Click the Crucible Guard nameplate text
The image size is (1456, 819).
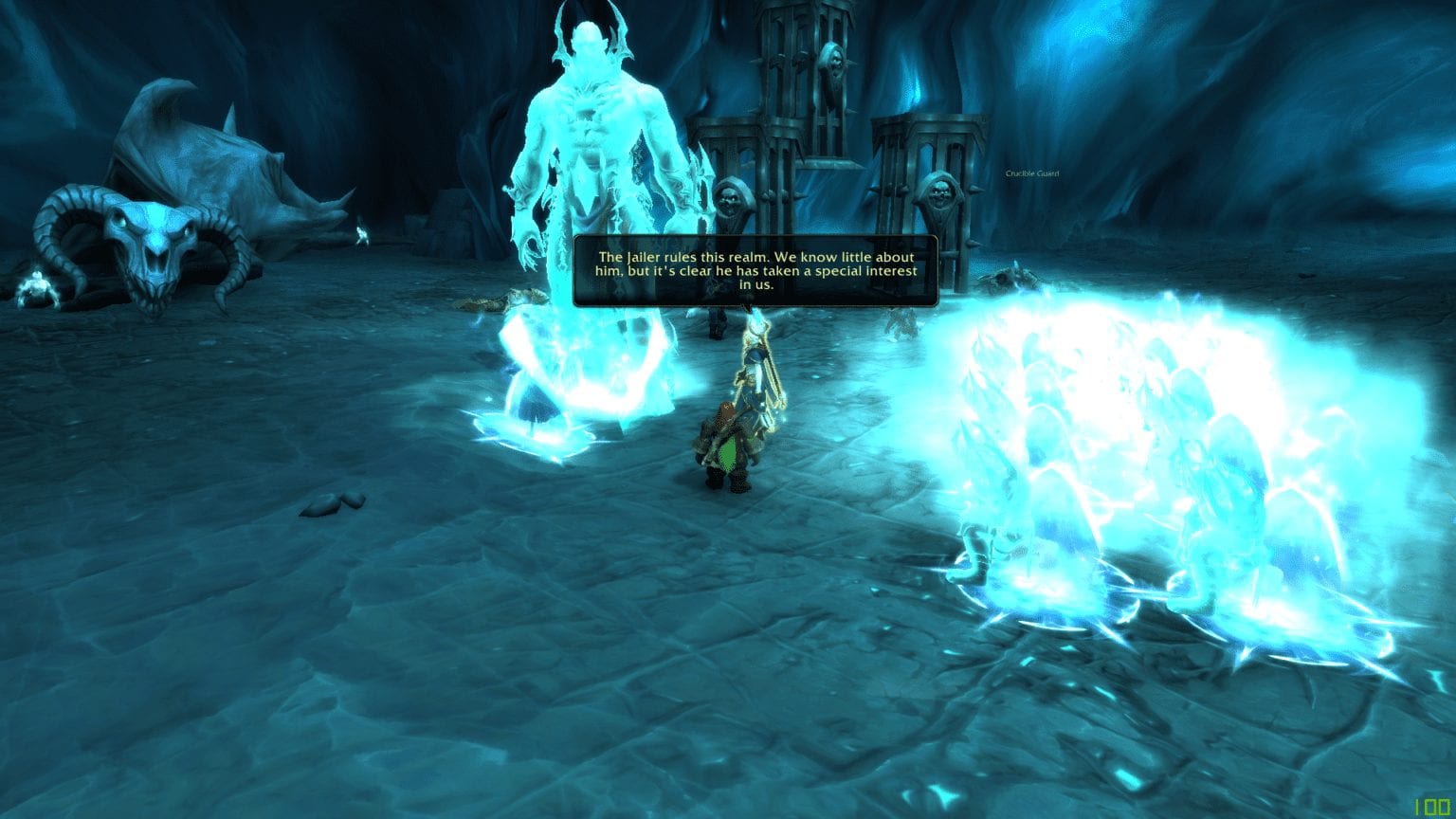coord(1033,173)
